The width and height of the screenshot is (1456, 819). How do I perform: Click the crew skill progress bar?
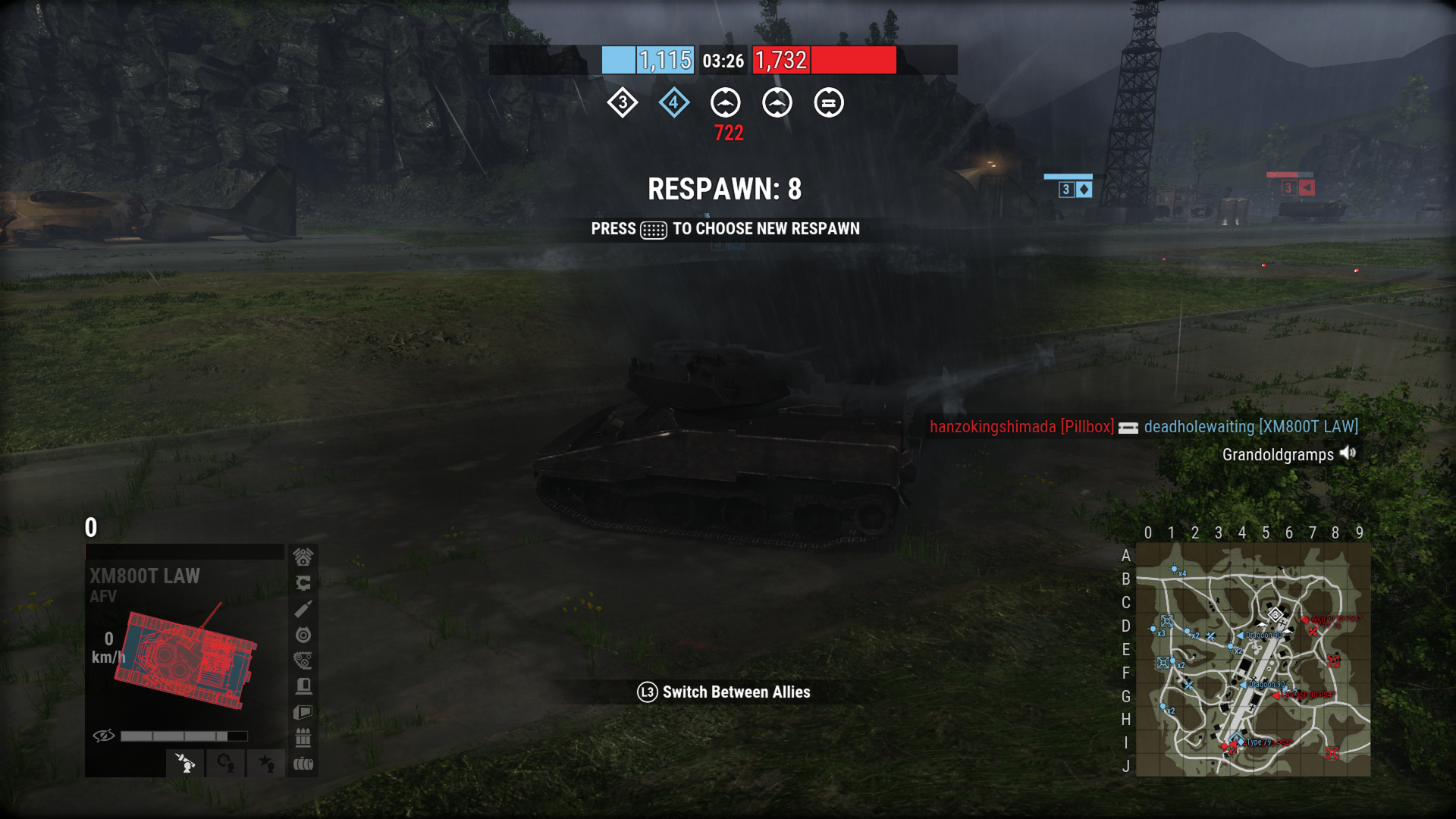(184, 735)
